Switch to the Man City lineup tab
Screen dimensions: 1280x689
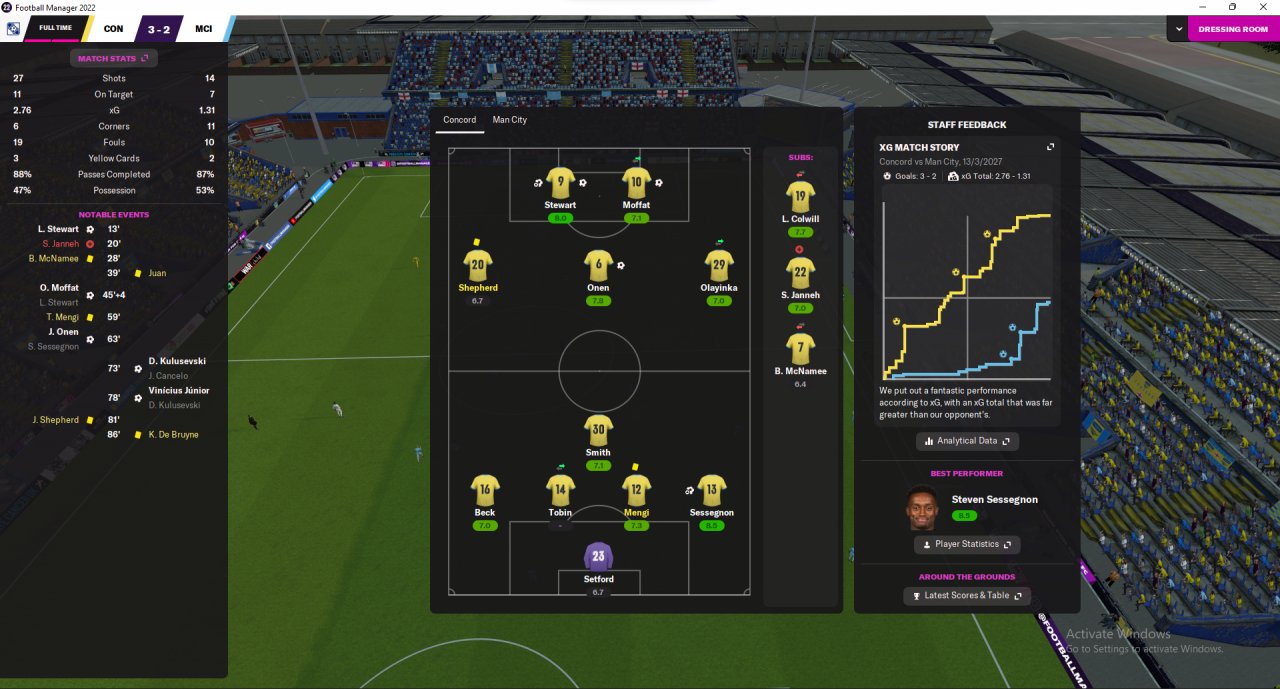[x=509, y=120]
